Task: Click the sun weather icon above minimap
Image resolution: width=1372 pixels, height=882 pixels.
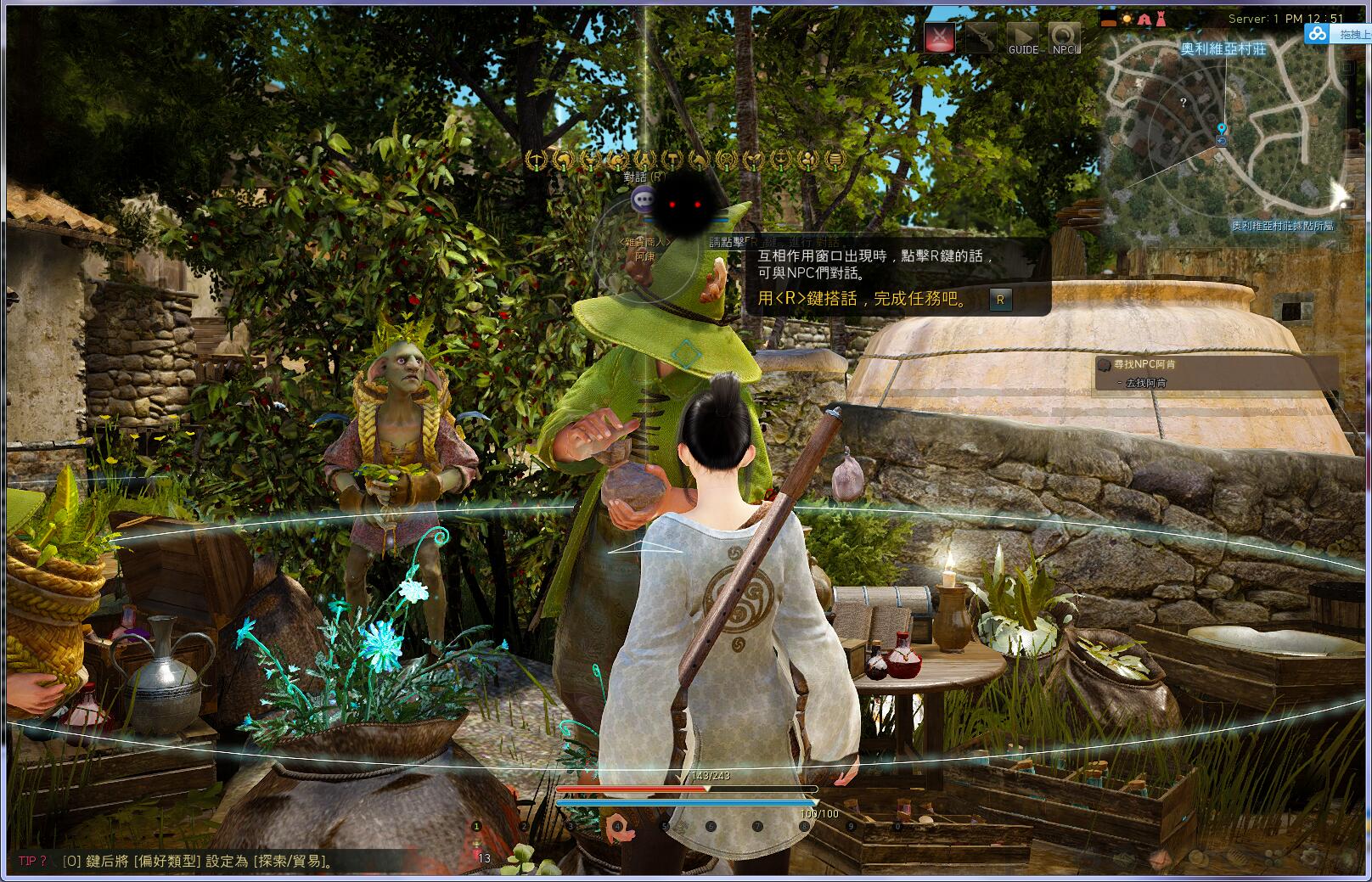Action: coord(1127,19)
